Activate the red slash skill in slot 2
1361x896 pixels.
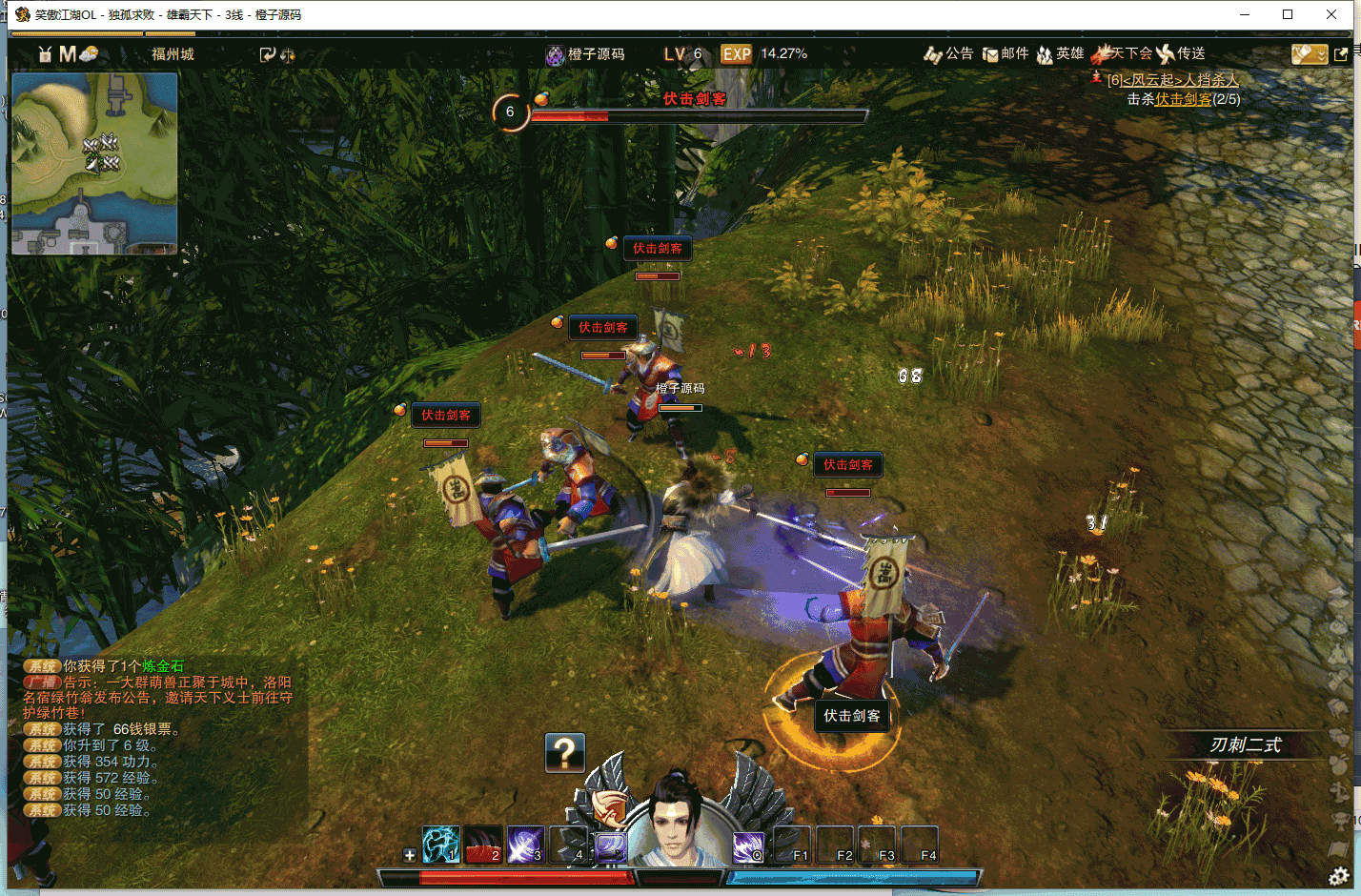pos(484,844)
